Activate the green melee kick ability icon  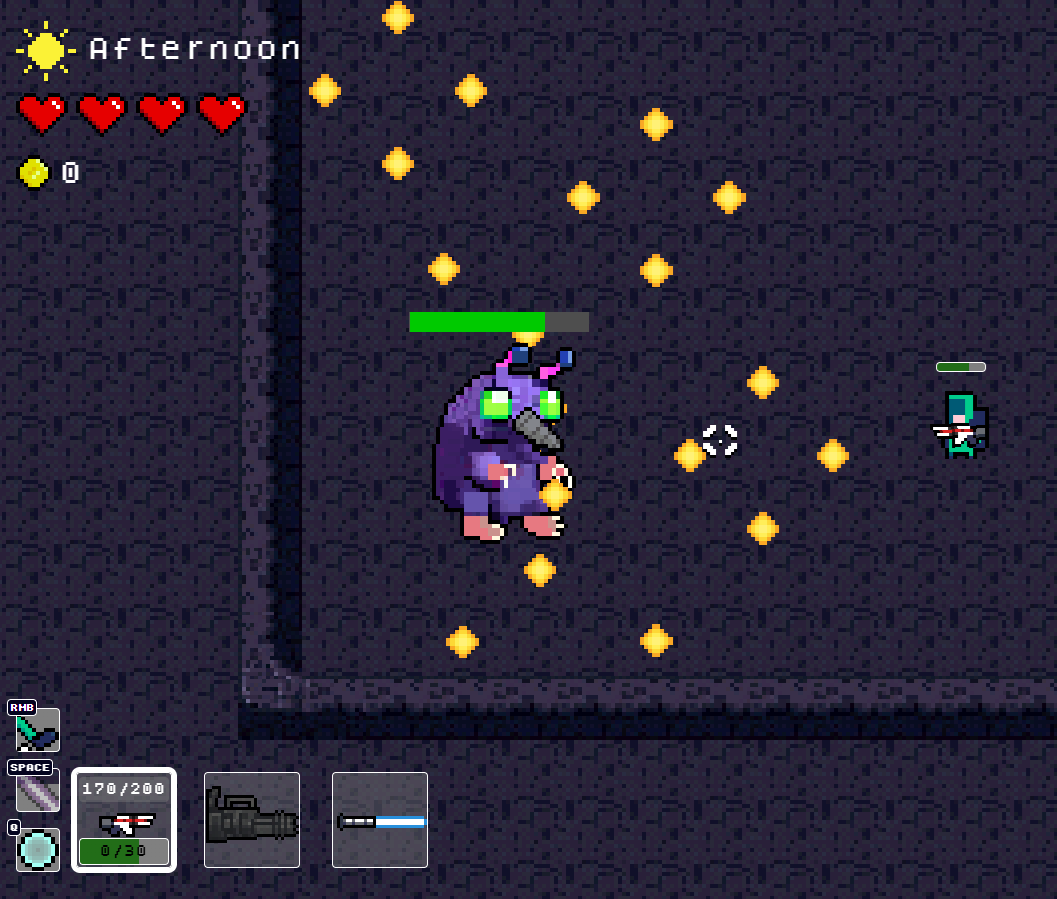point(38,730)
